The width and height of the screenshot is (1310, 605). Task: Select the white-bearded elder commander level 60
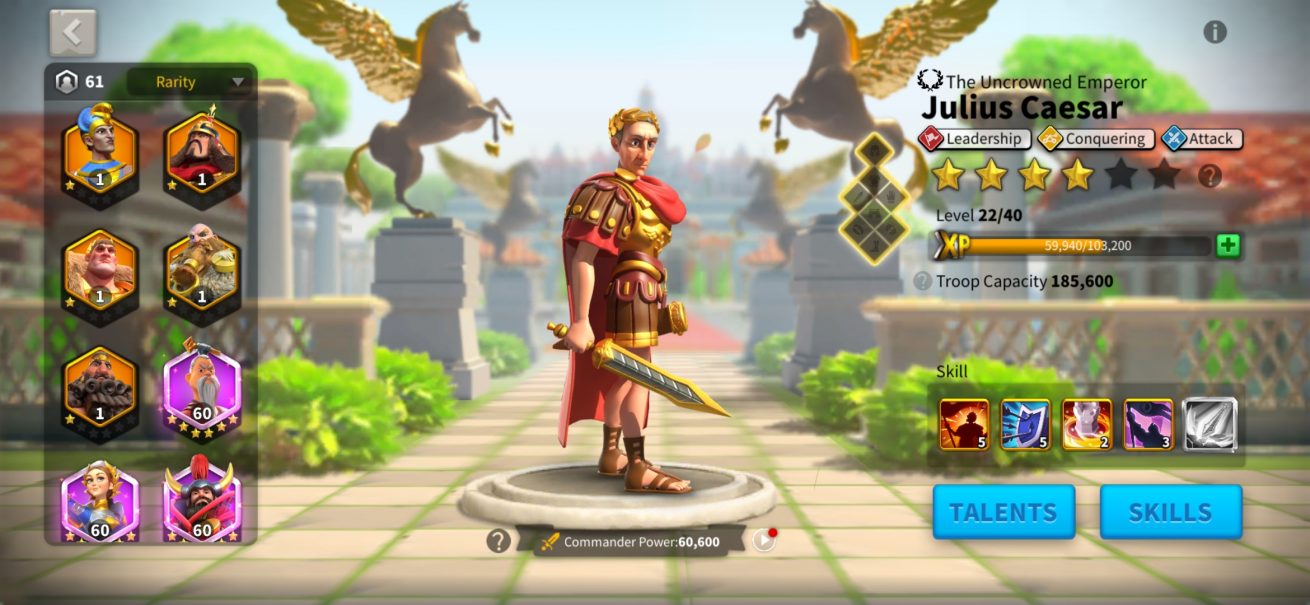(x=202, y=384)
